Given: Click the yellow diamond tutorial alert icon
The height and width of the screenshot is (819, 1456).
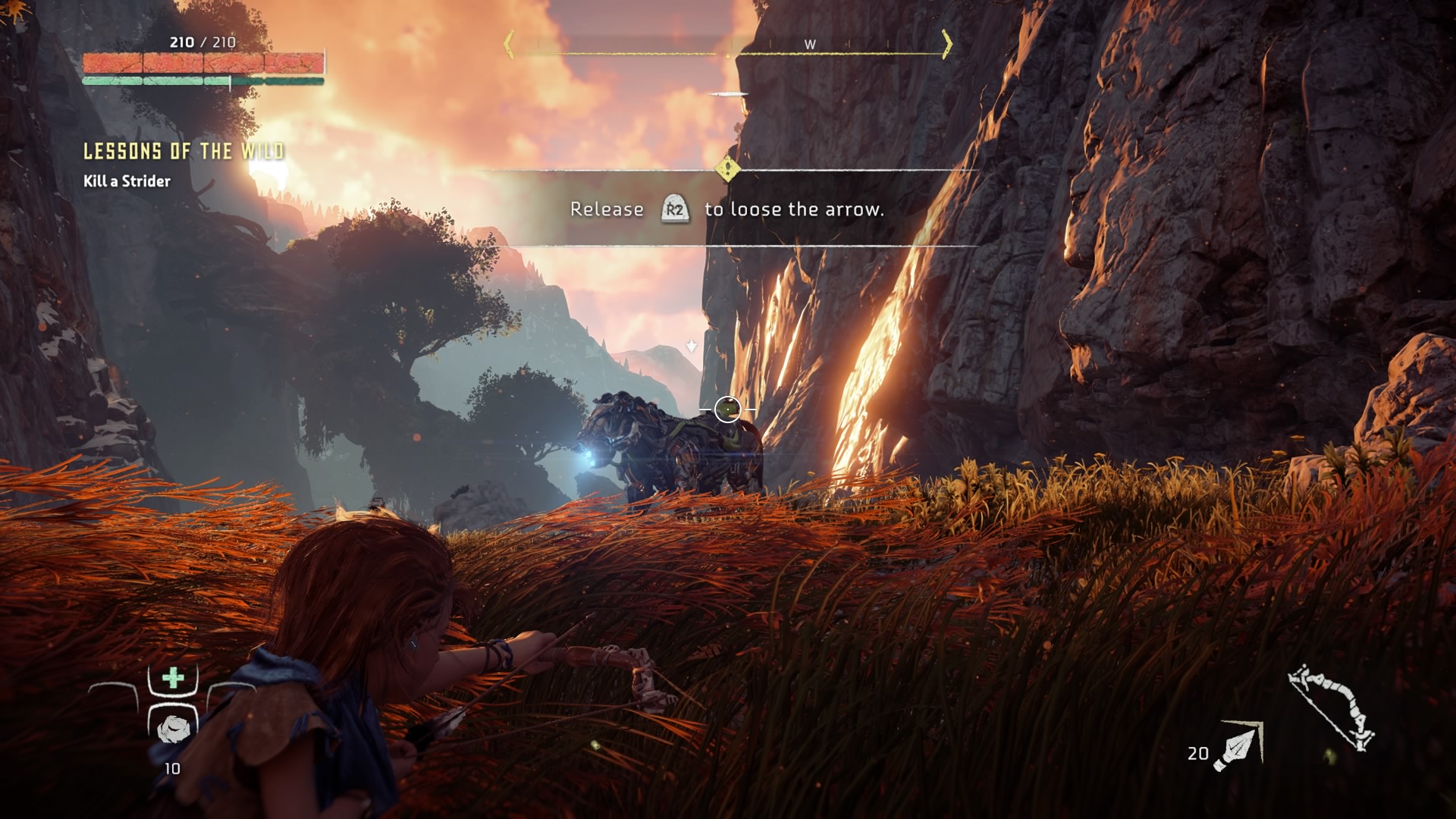Looking at the screenshot, I should (x=727, y=168).
